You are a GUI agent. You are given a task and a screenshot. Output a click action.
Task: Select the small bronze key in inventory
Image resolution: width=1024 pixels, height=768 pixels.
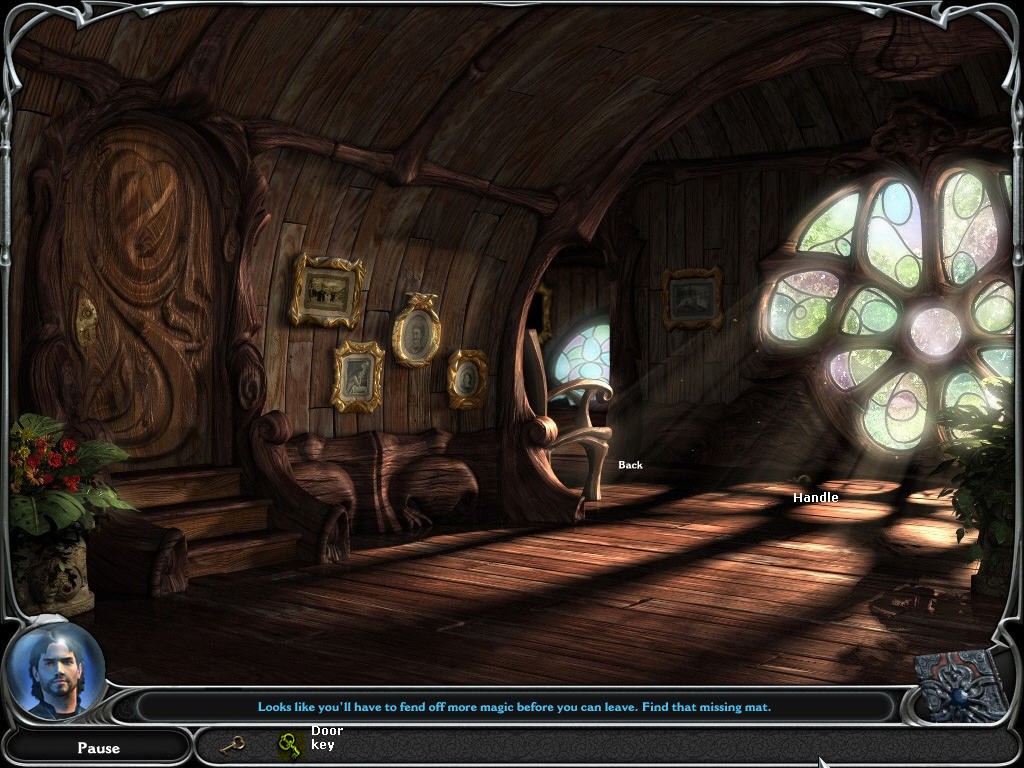(x=232, y=744)
